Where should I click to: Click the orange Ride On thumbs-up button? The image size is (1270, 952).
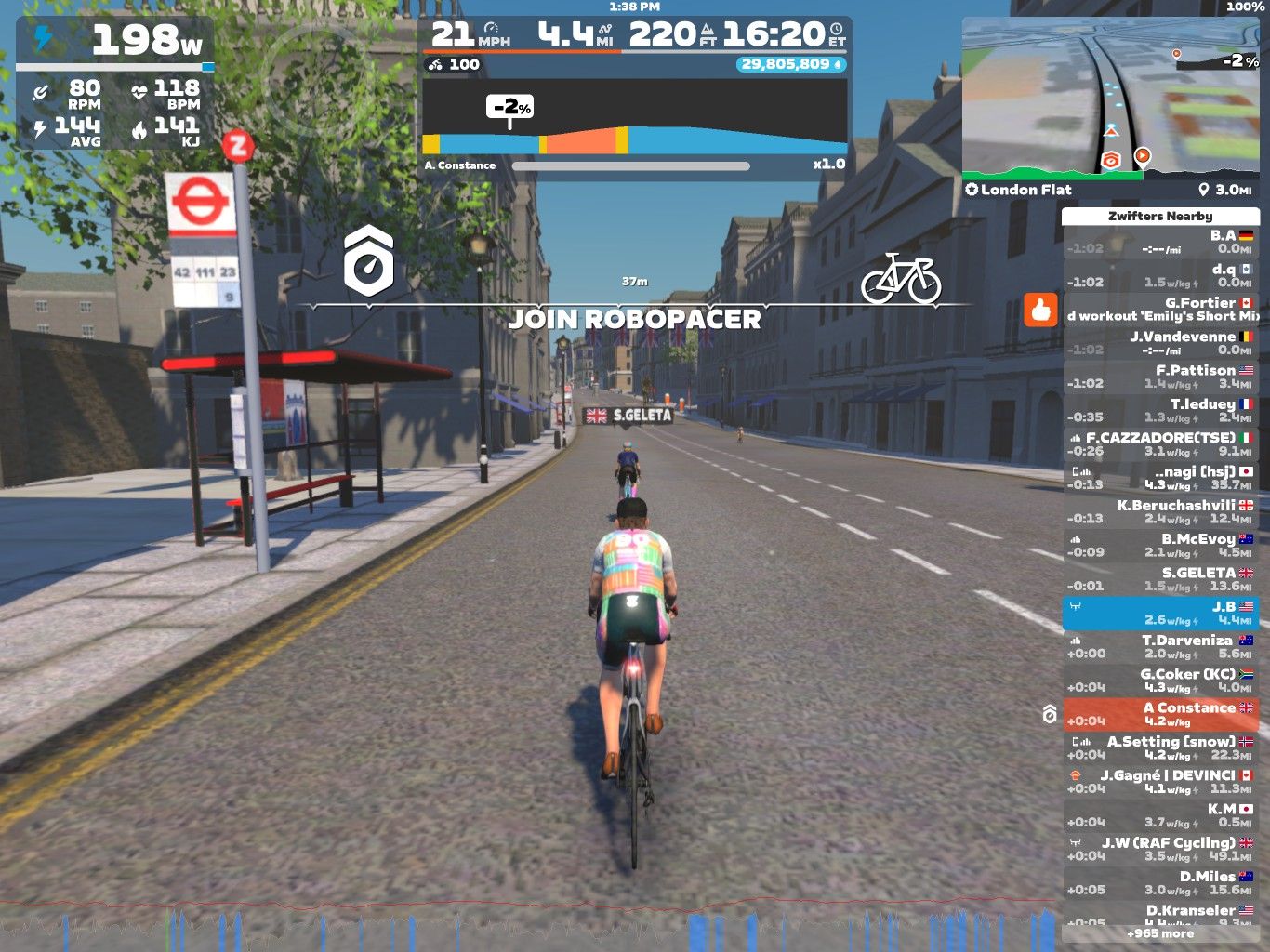click(1040, 310)
